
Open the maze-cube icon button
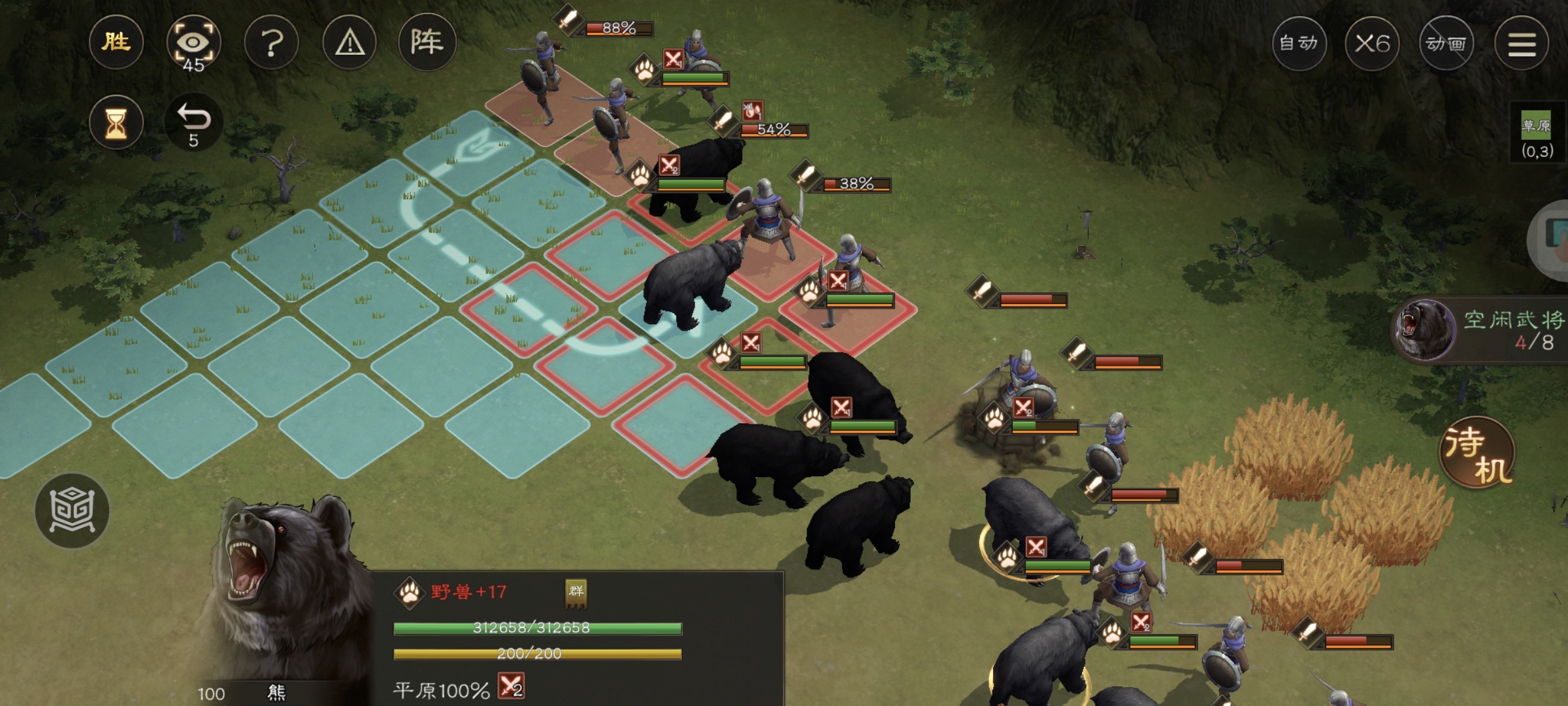(x=72, y=511)
